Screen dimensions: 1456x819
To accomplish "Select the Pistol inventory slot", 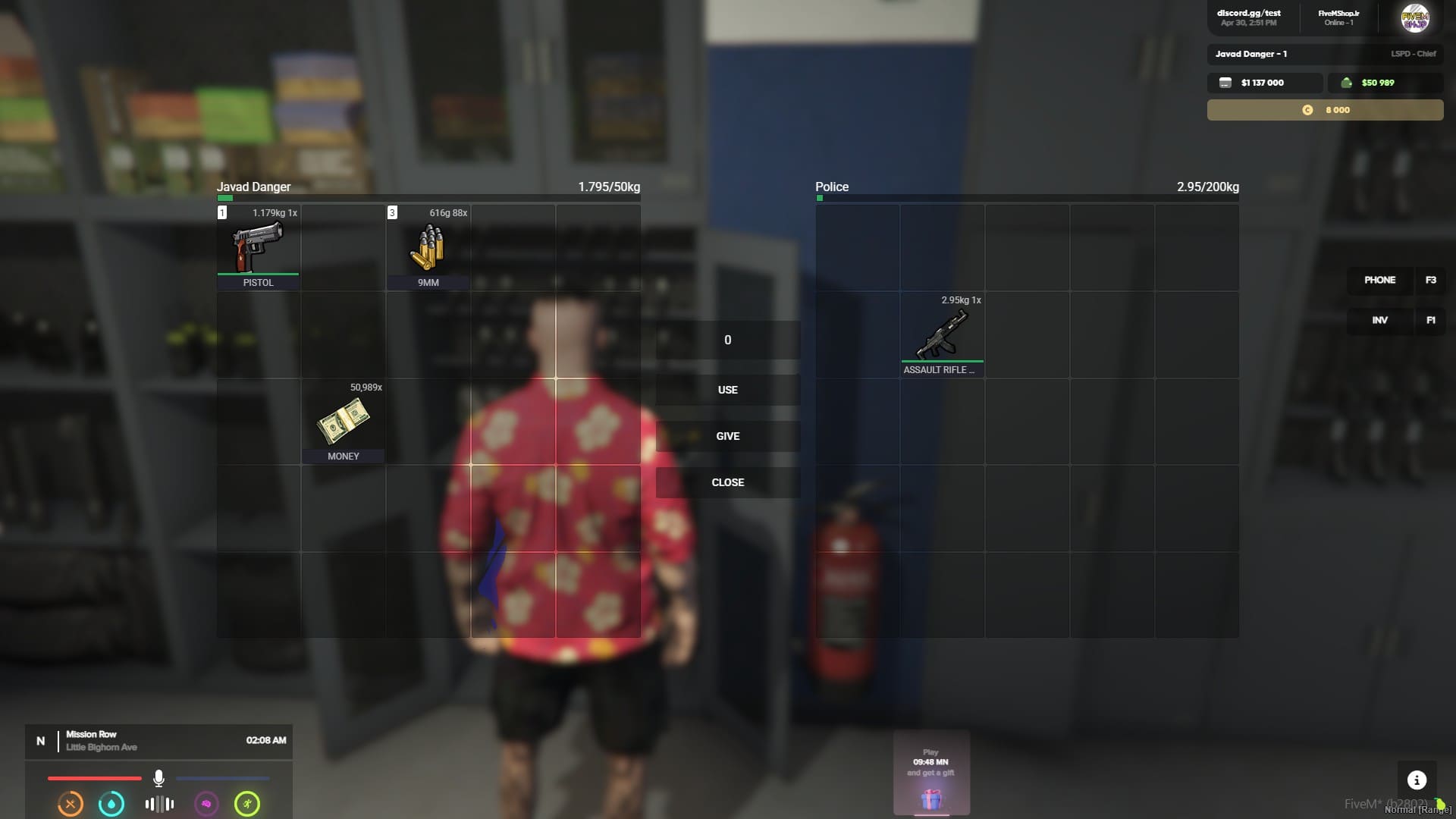I will pyautogui.click(x=259, y=248).
